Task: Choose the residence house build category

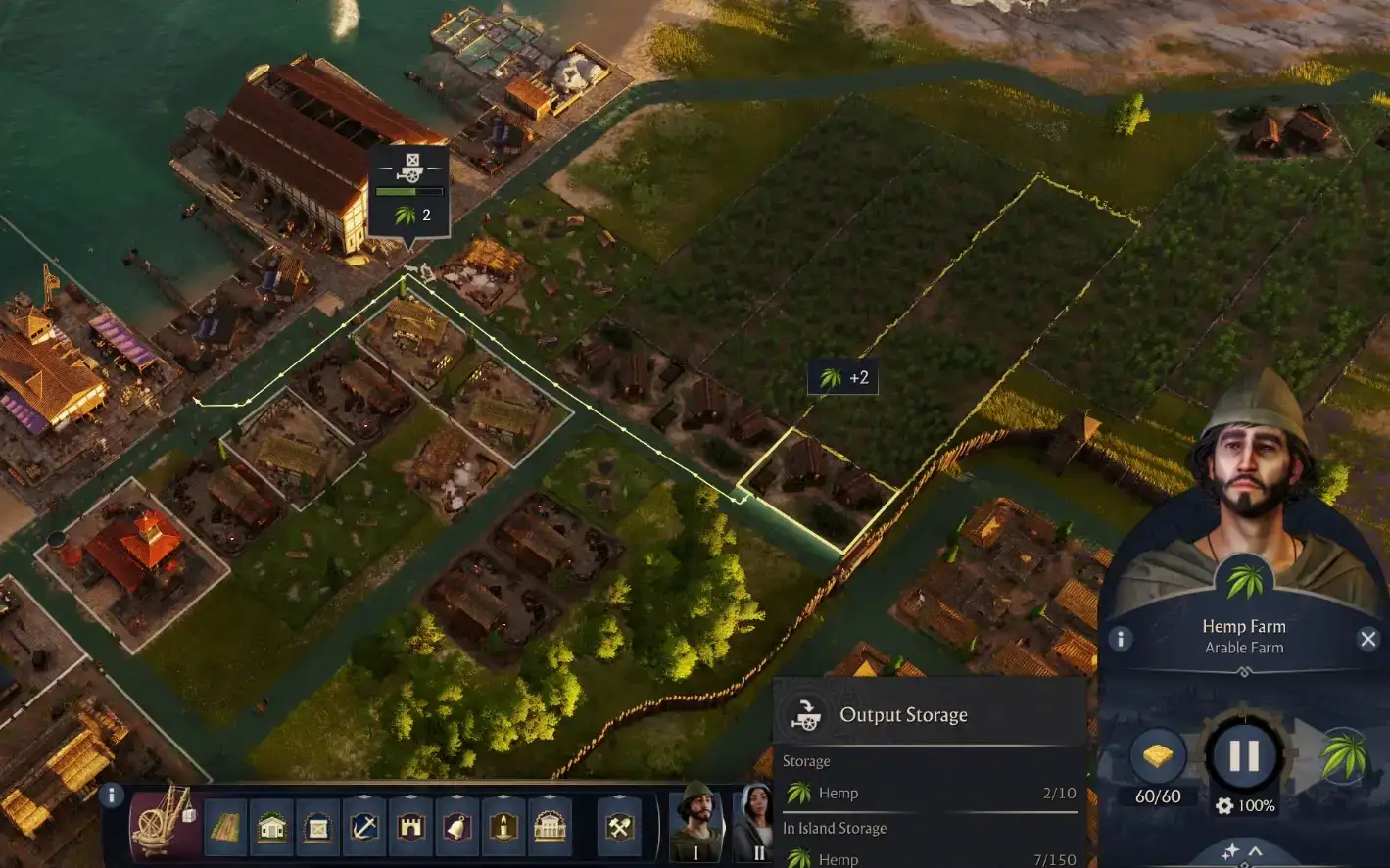Action: click(271, 827)
